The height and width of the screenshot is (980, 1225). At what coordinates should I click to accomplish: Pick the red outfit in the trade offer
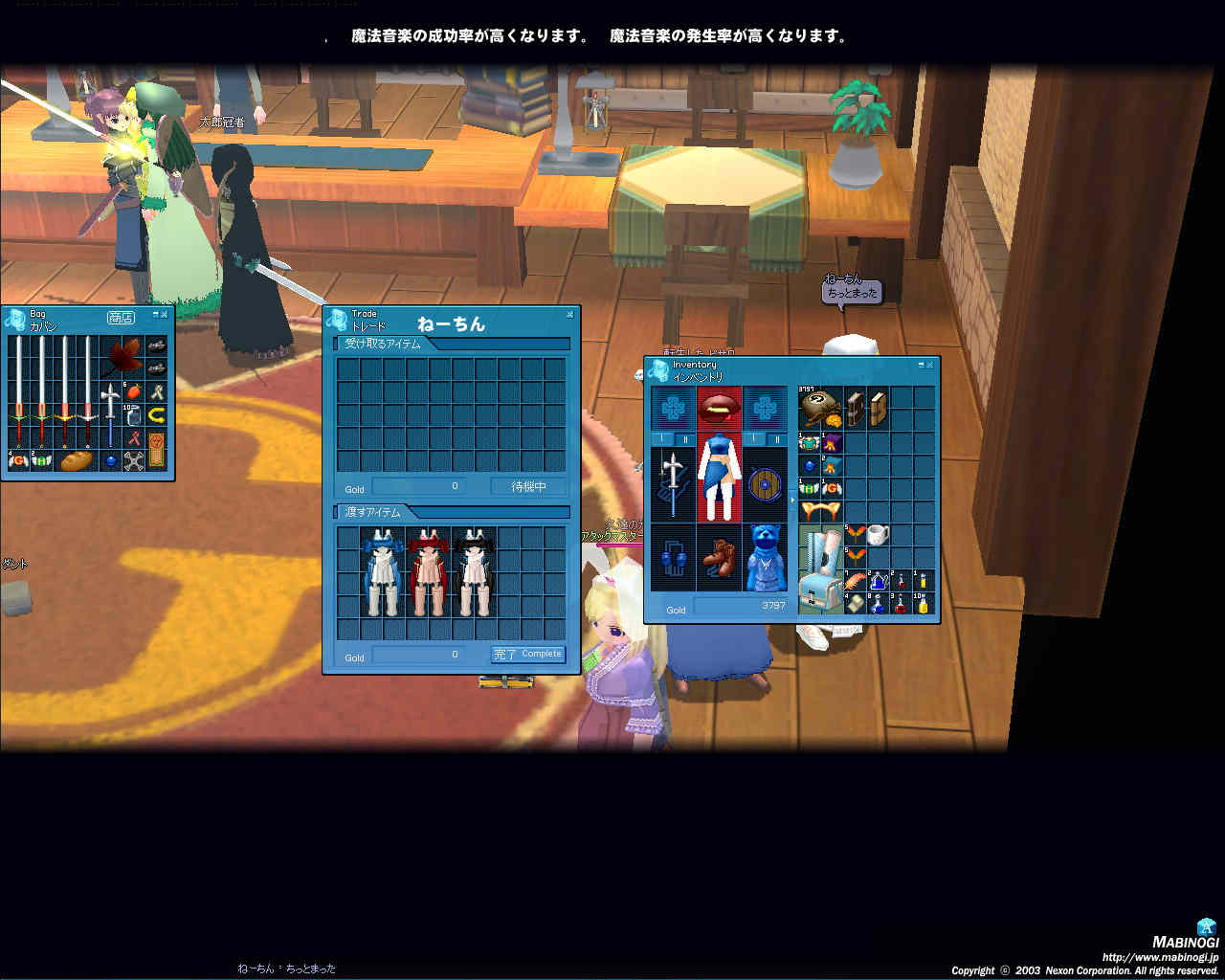[428, 572]
